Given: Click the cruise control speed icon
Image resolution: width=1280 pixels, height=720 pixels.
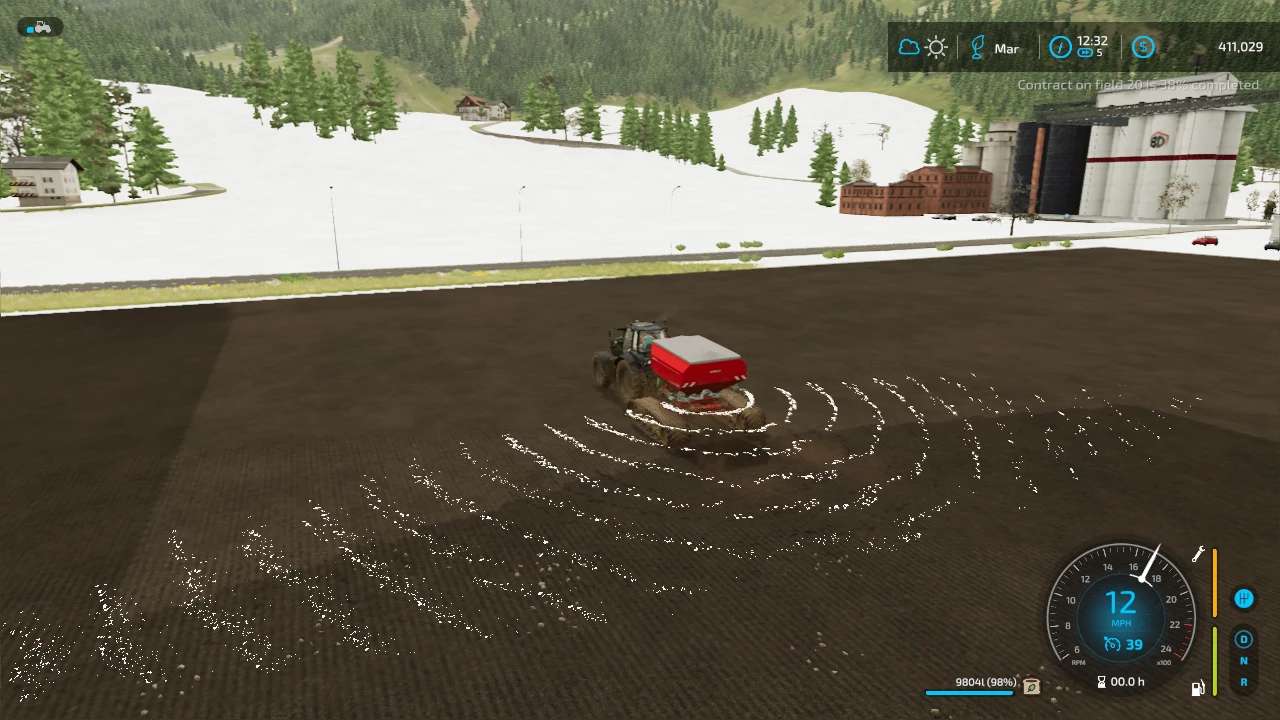Looking at the screenshot, I should pyautogui.click(x=1112, y=645).
